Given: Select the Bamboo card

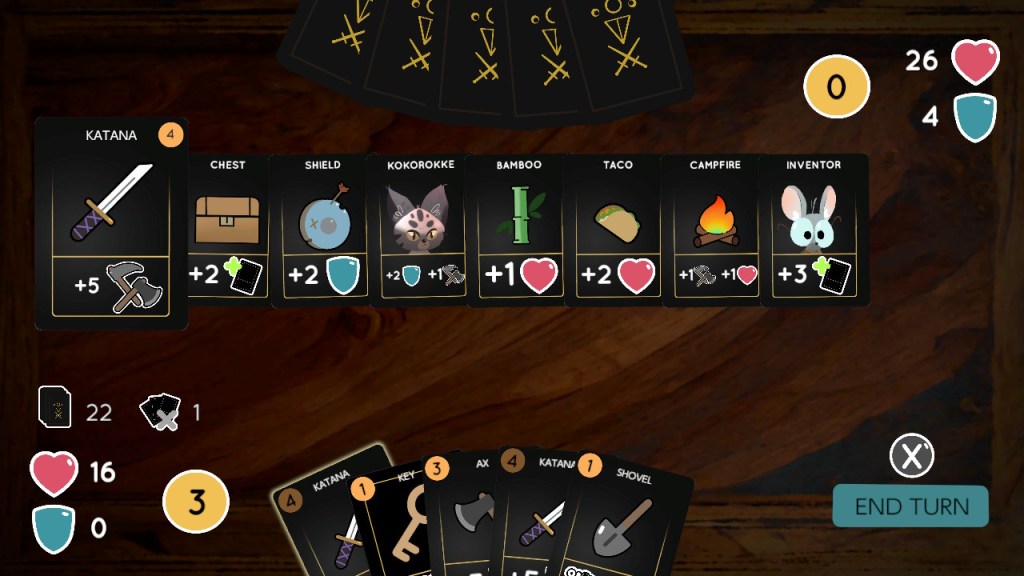Looking at the screenshot, I should [518, 228].
